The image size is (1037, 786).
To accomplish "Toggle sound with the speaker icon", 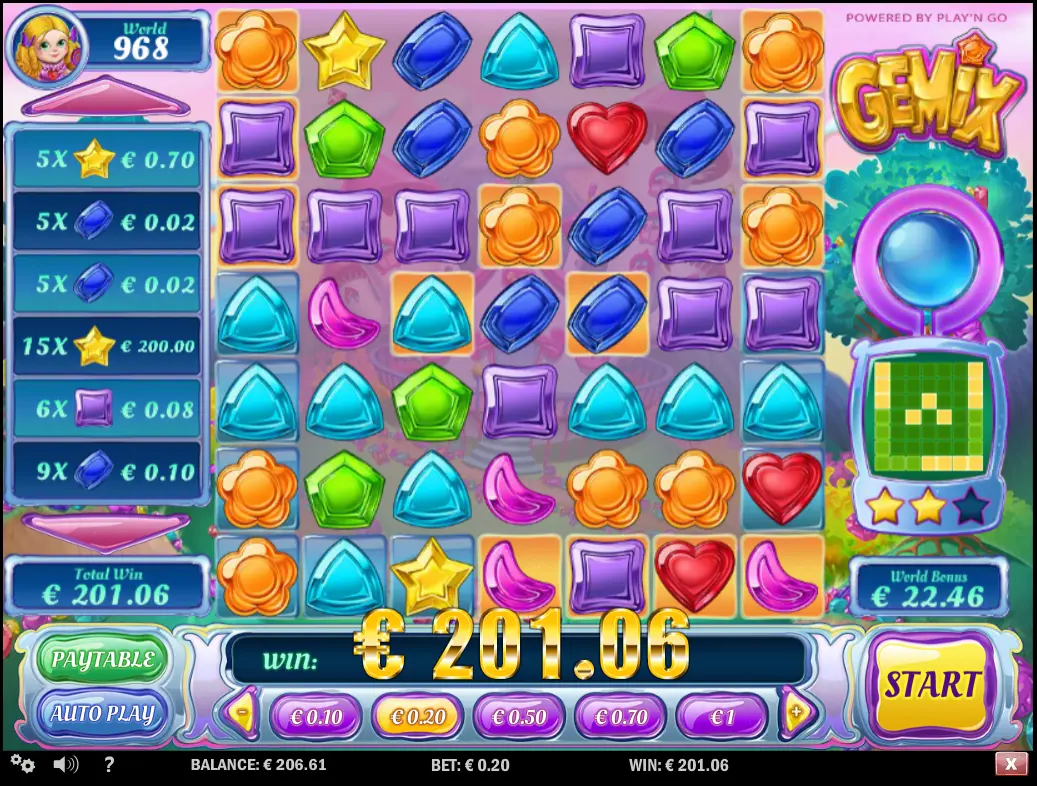I will [x=66, y=765].
